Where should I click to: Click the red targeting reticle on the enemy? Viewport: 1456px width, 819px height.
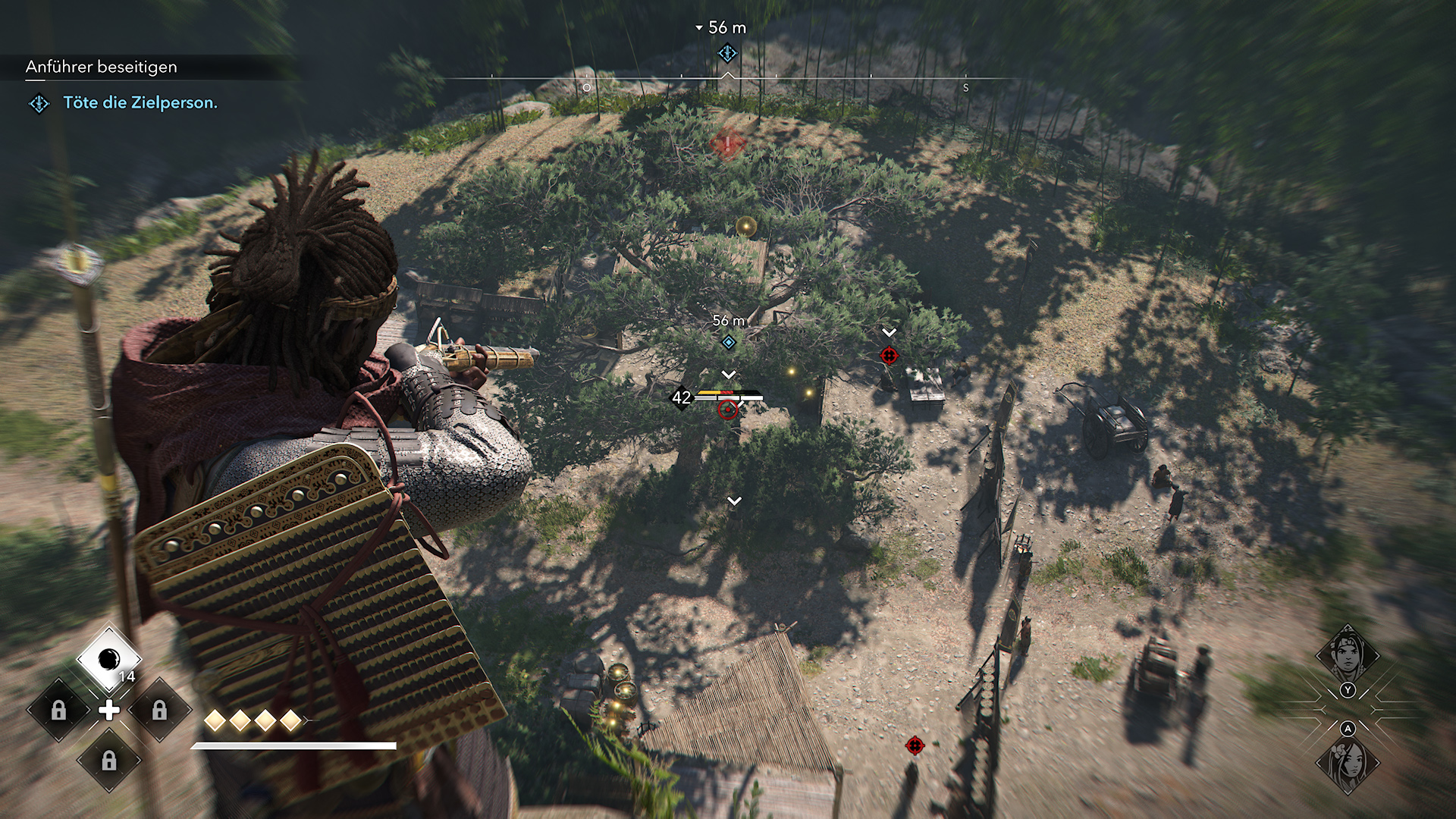(728, 410)
